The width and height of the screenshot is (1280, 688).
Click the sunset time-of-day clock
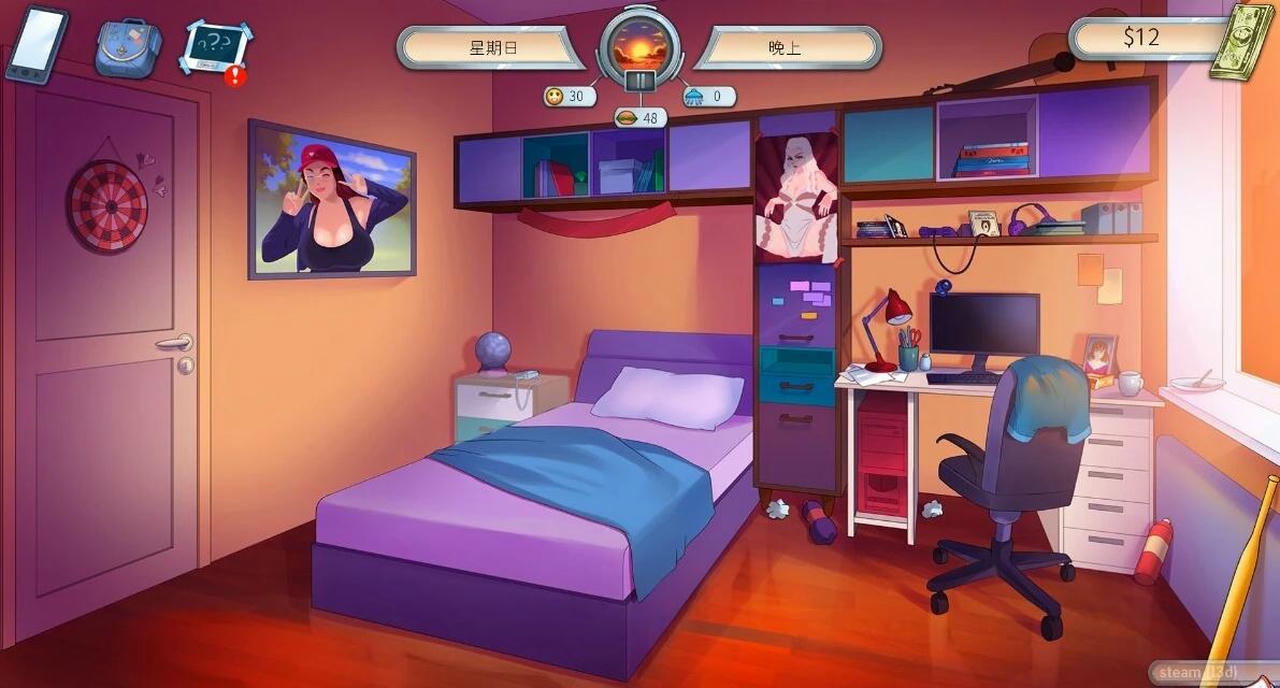640,45
